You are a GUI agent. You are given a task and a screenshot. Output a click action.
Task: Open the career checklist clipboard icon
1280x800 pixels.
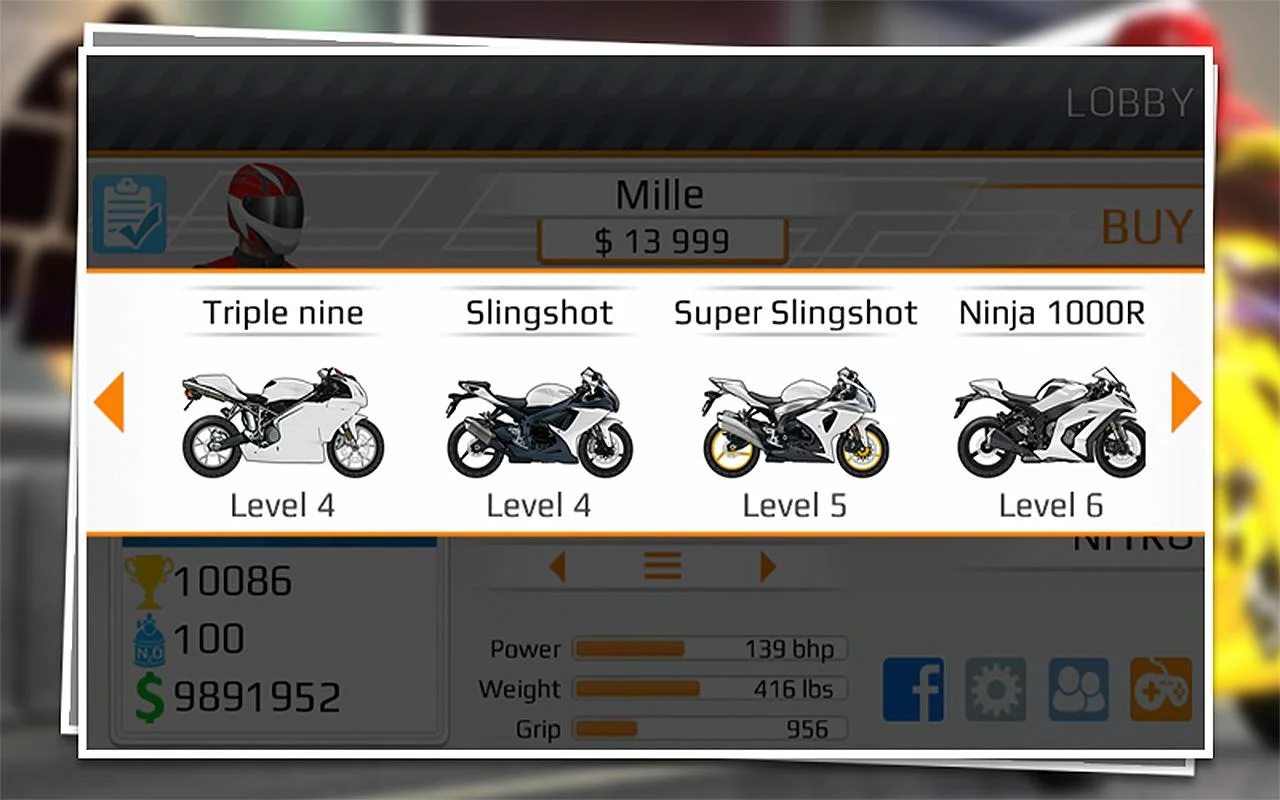pos(130,215)
